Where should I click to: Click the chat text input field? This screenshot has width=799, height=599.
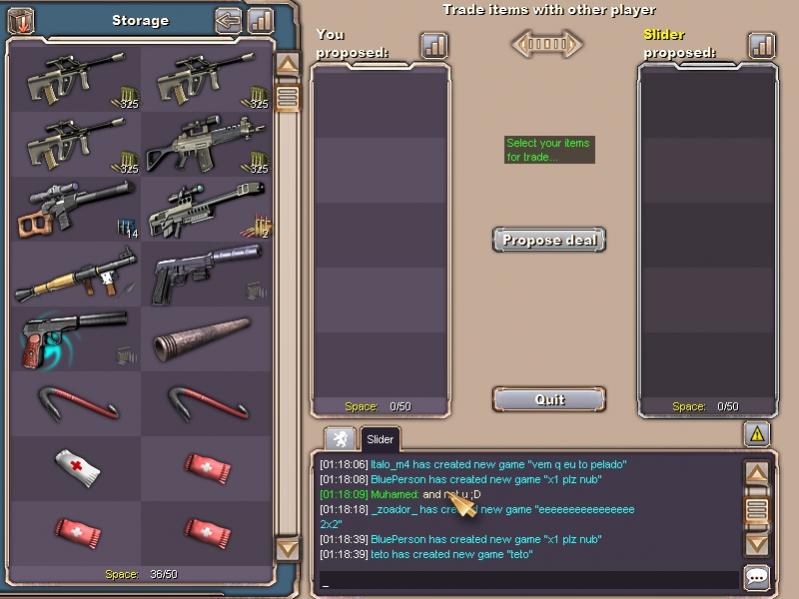tap(528, 580)
